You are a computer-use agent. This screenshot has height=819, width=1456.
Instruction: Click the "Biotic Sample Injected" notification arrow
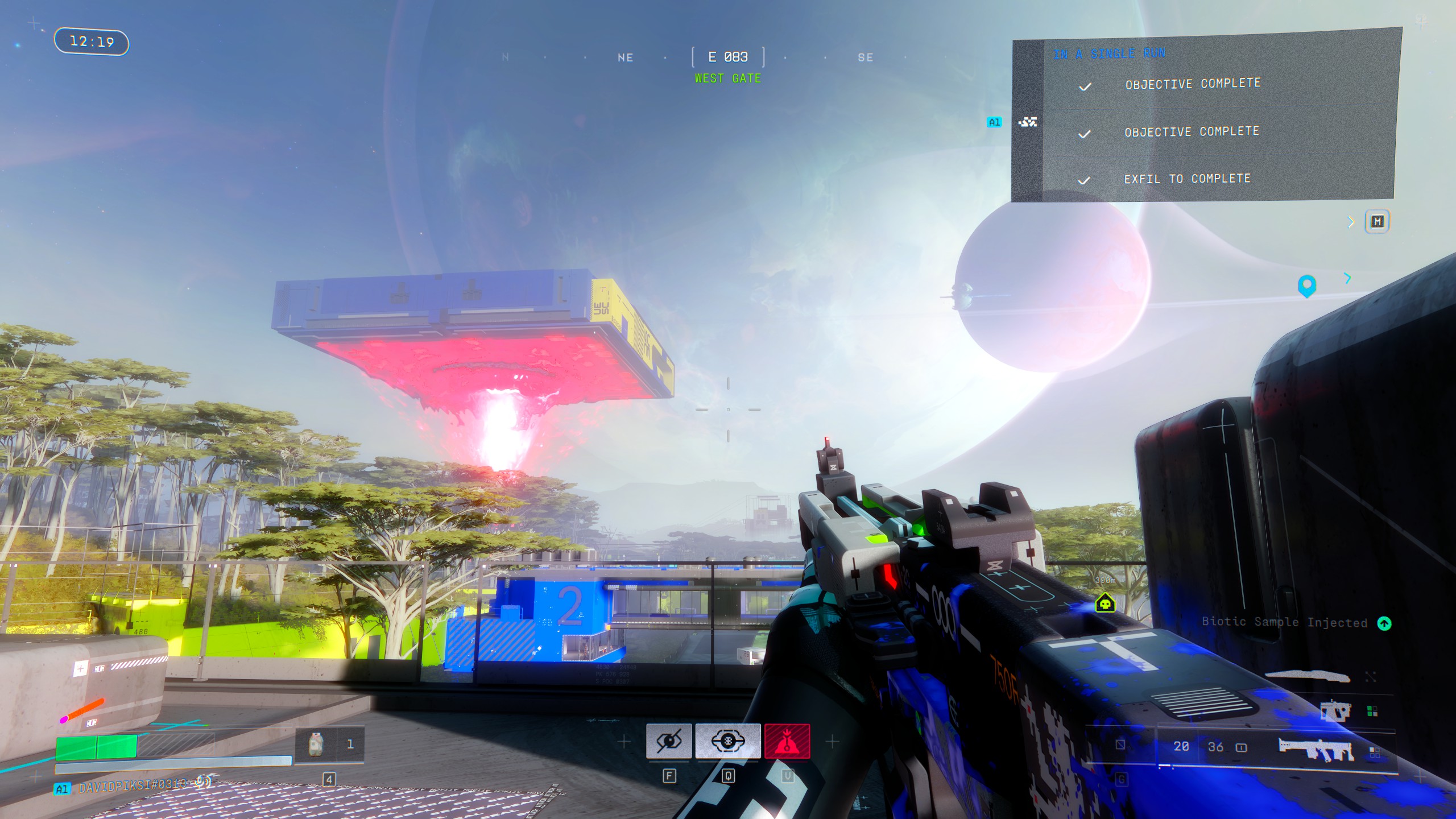pyautogui.click(x=1384, y=623)
